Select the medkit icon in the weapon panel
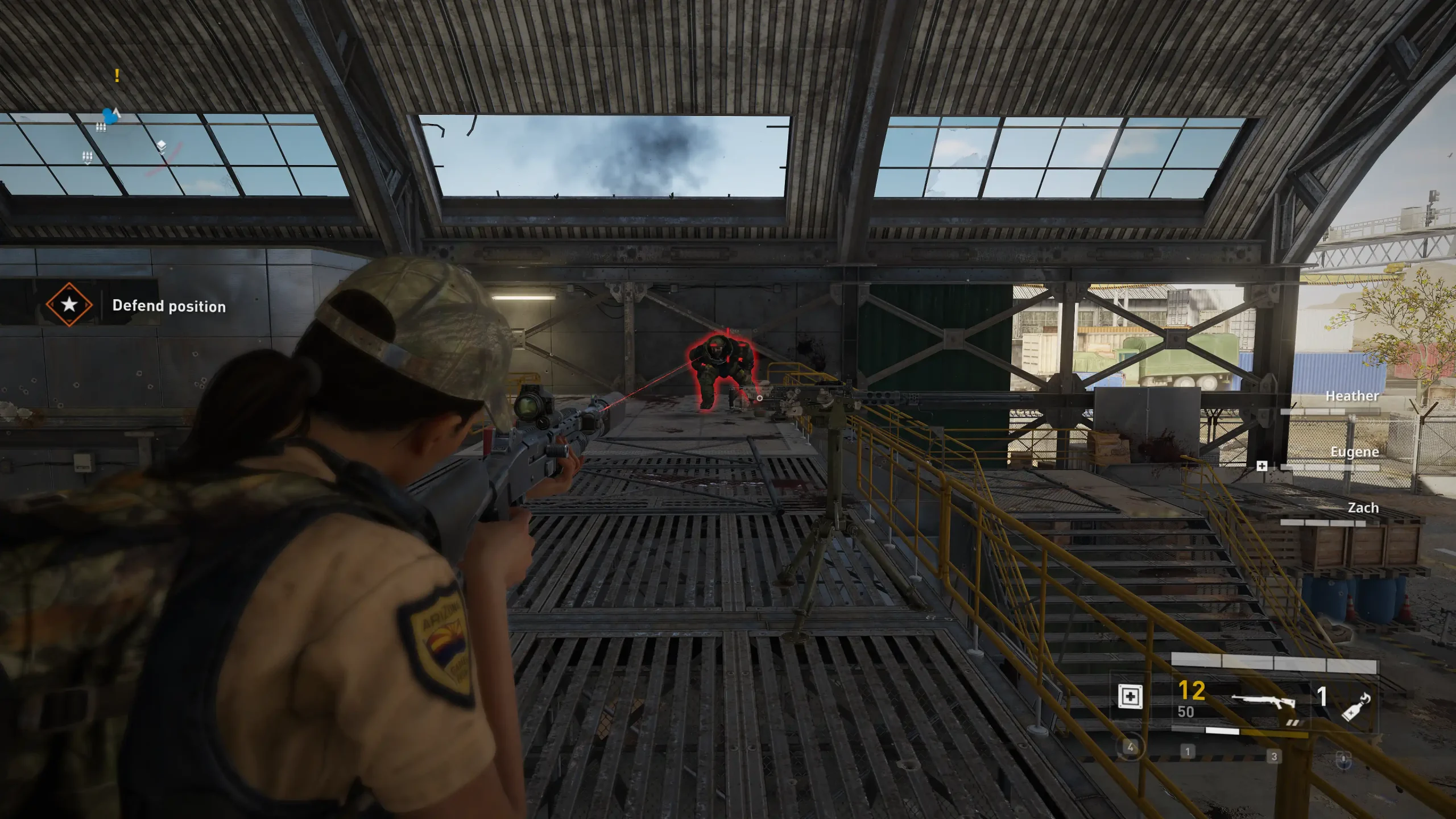This screenshot has height=819, width=1456. [x=1130, y=696]
